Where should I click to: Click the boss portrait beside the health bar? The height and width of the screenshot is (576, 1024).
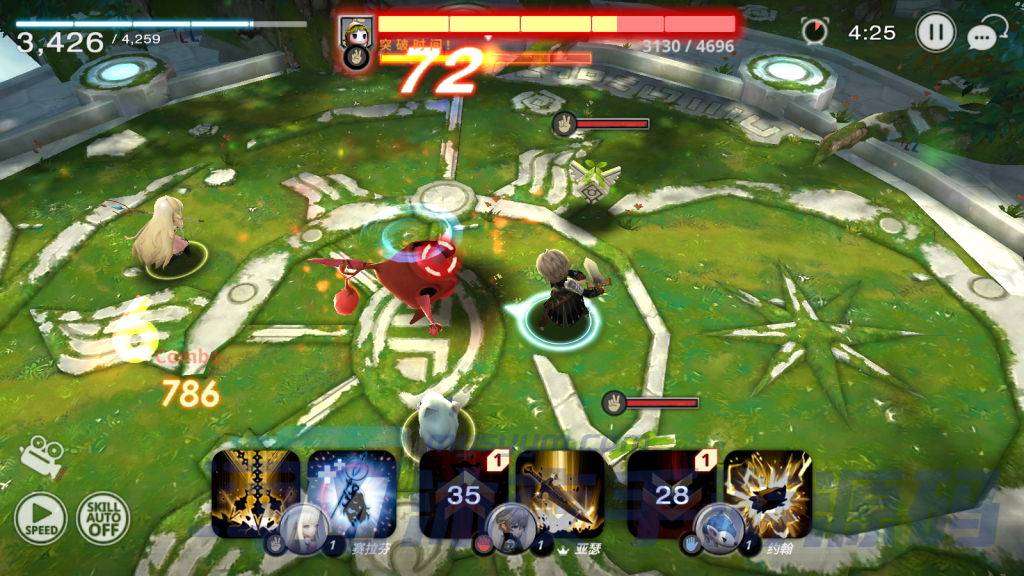(356, 31)
